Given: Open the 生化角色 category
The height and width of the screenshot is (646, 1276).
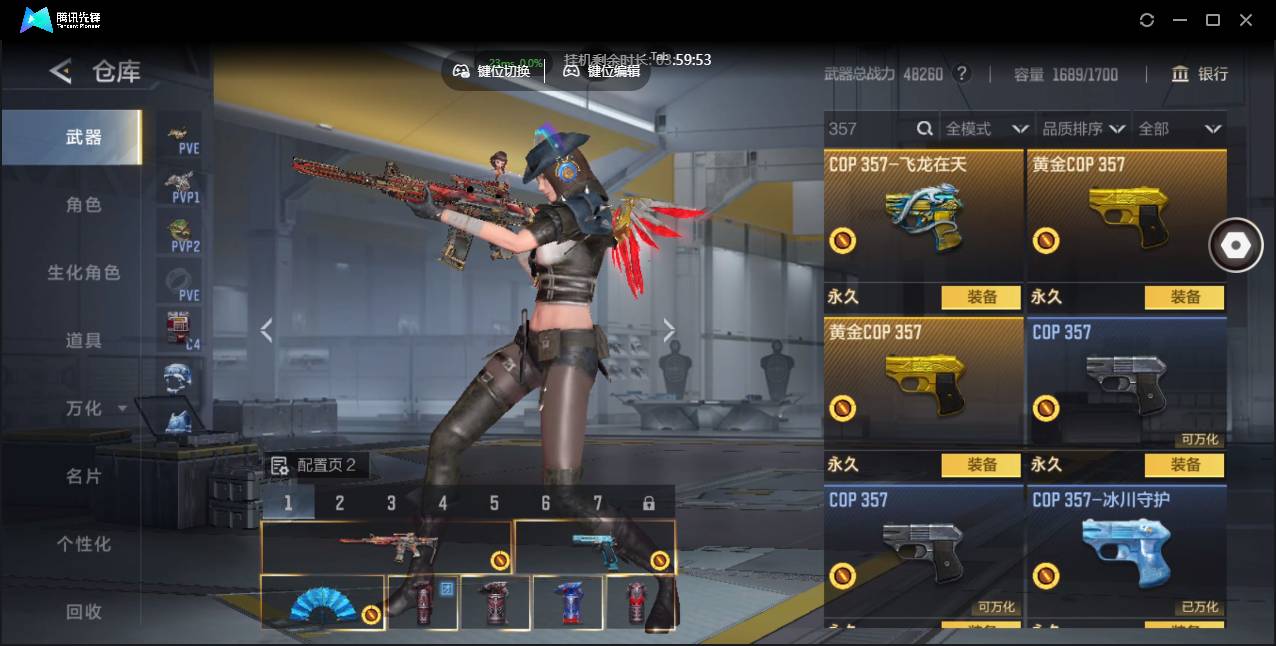Looking at the screenshot, I should pyautogui.click(x=84, y=273).
